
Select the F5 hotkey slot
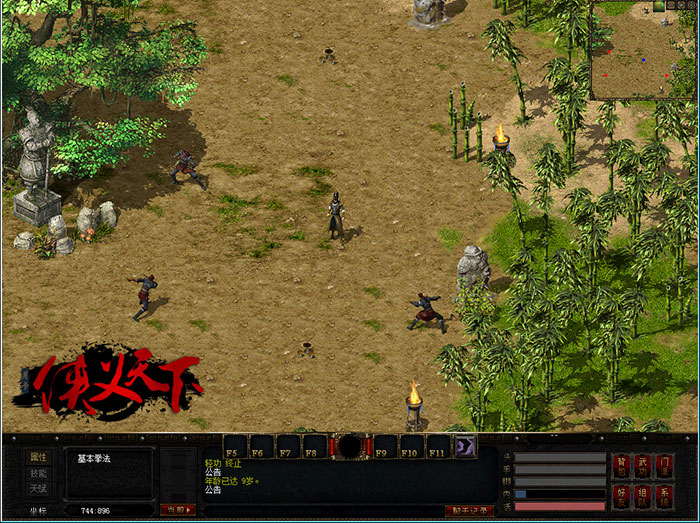point(235,446)
